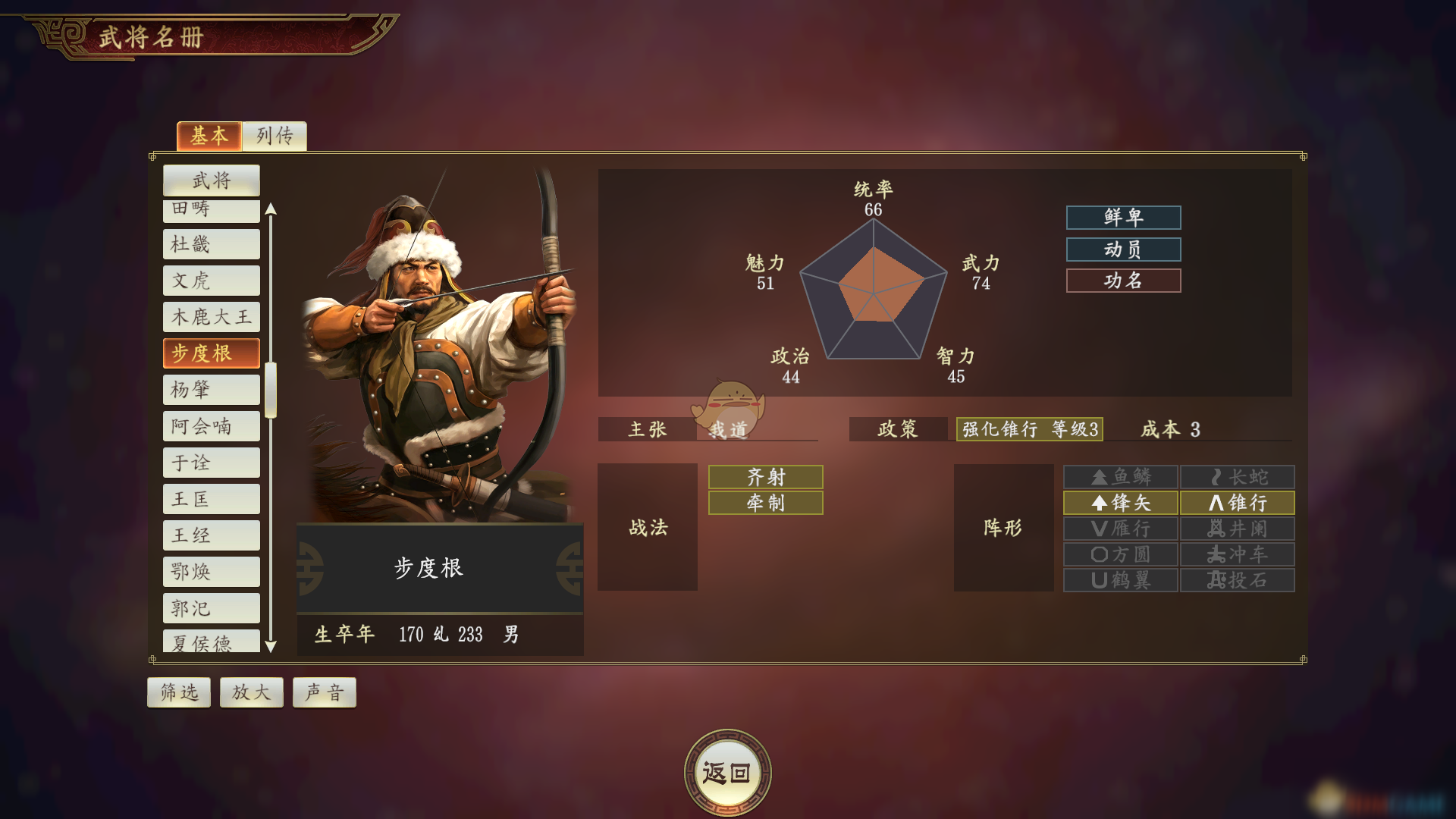1456x819 pixels.
Task: Click the round 返回 return button
Action: pyautogui.click(x=727, y=773)
